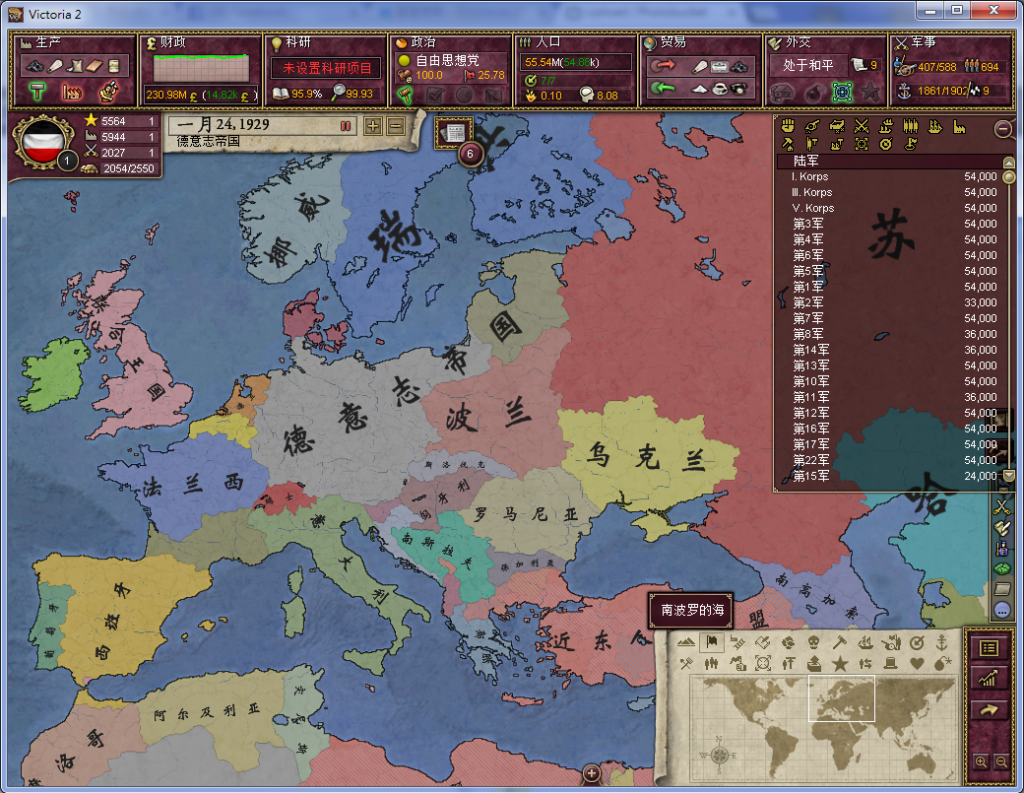Open the newspaper message log icon

coord(453,132)
